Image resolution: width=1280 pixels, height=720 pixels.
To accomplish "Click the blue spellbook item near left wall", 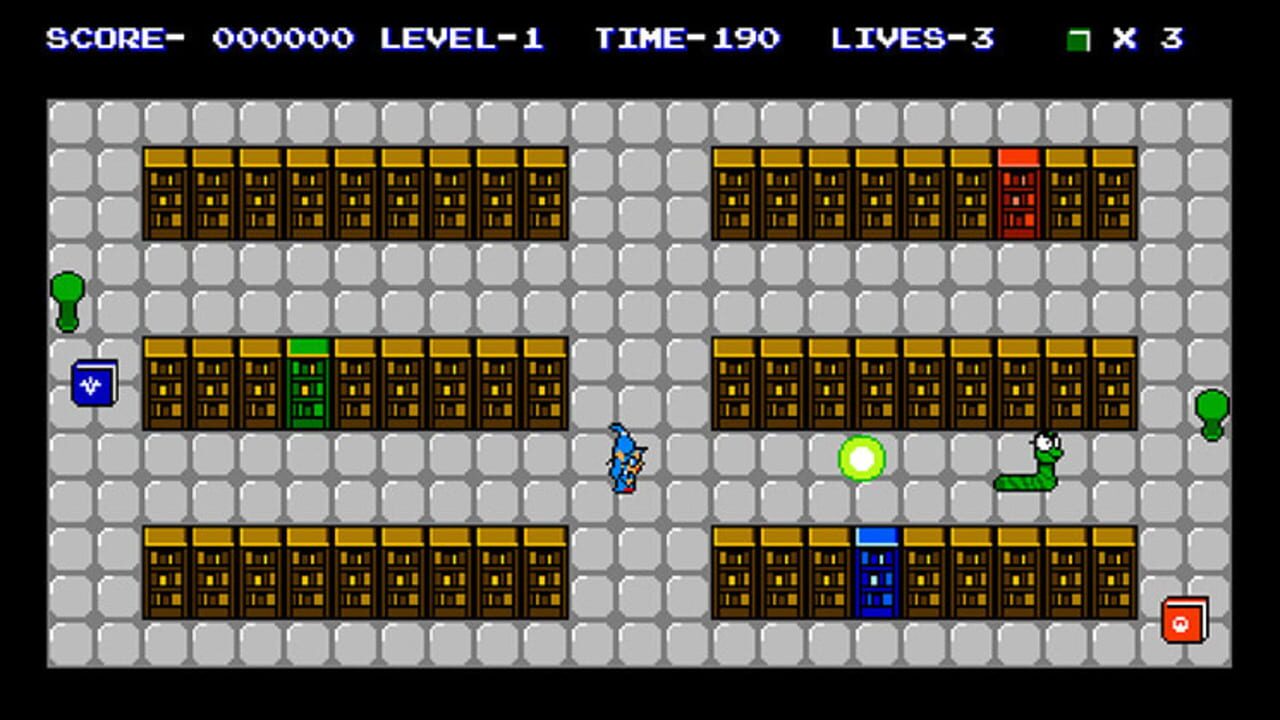I will (x=95, y=382).
